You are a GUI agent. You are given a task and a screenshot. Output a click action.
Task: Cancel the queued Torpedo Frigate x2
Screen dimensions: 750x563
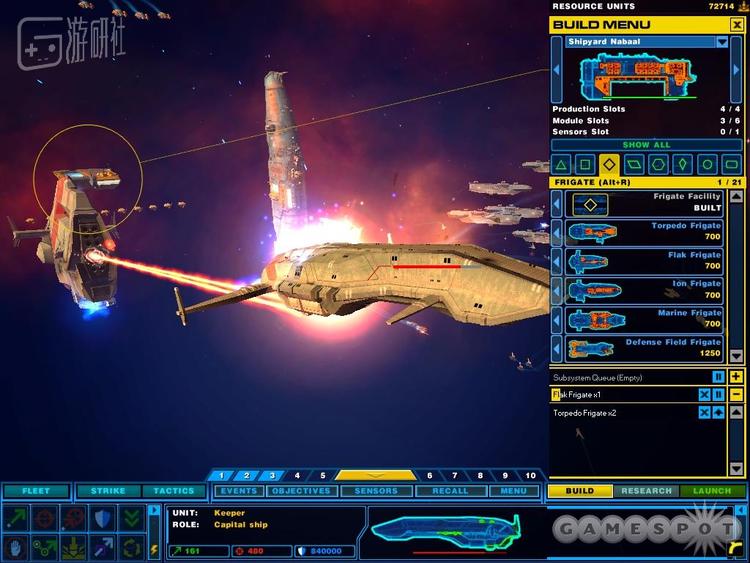pyautogui.click(x=704, y=413)
